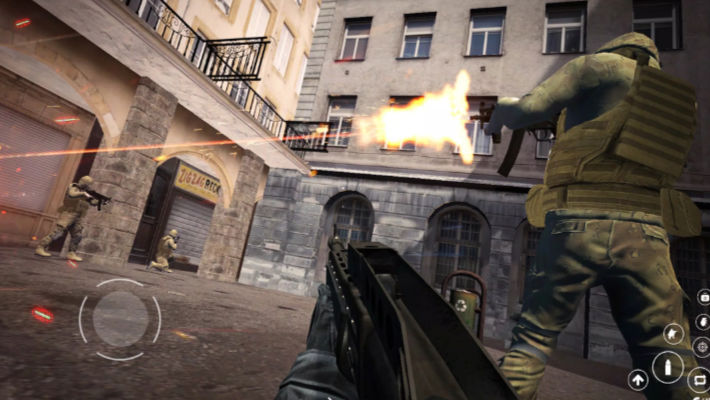The image size is (710, 400).
Task: Fire weapon with the bullet button
Action: (x=668, y=366)
